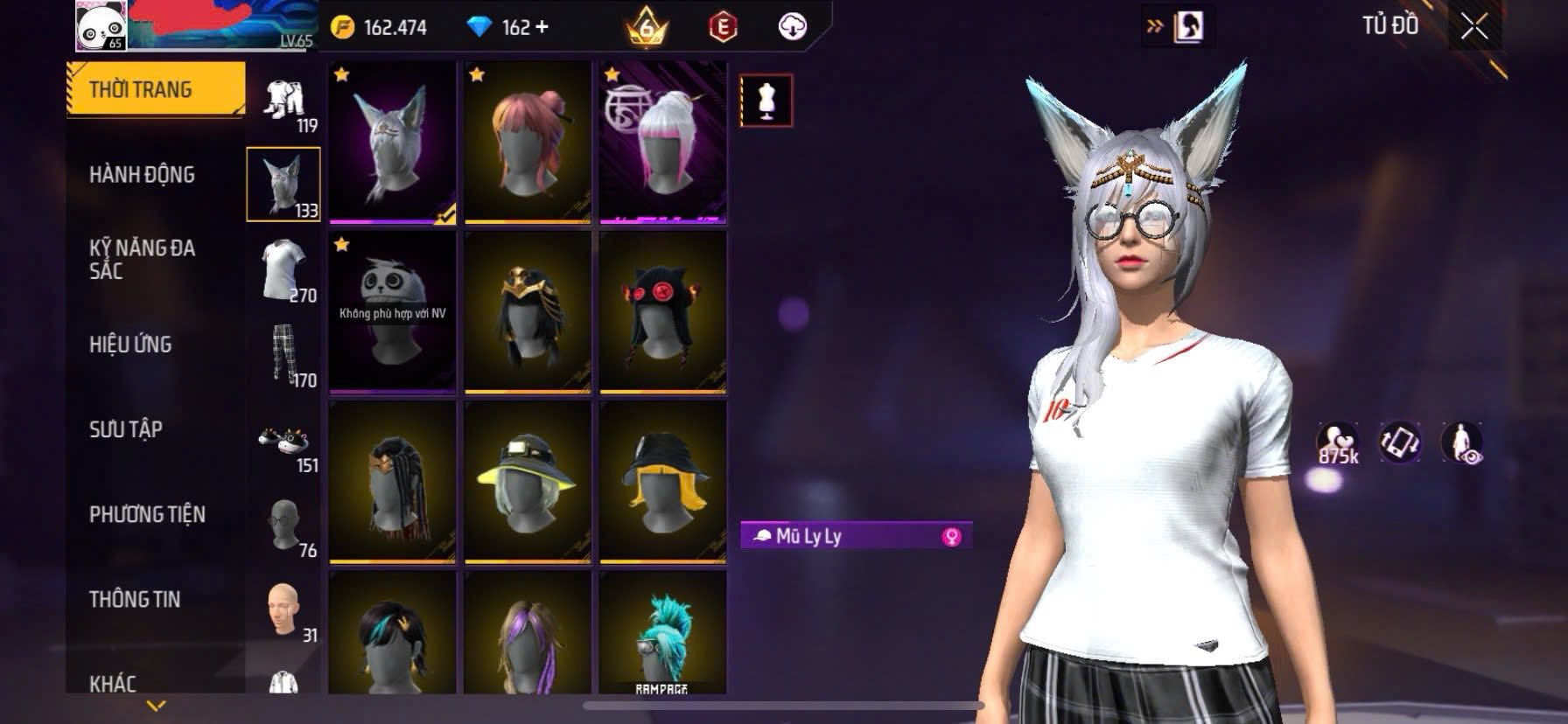Select the Kỹ Năng Đa Sắc tab
Image resolution: width=1568 pixels, height=724 pixels.
click(x=142, y=260)
